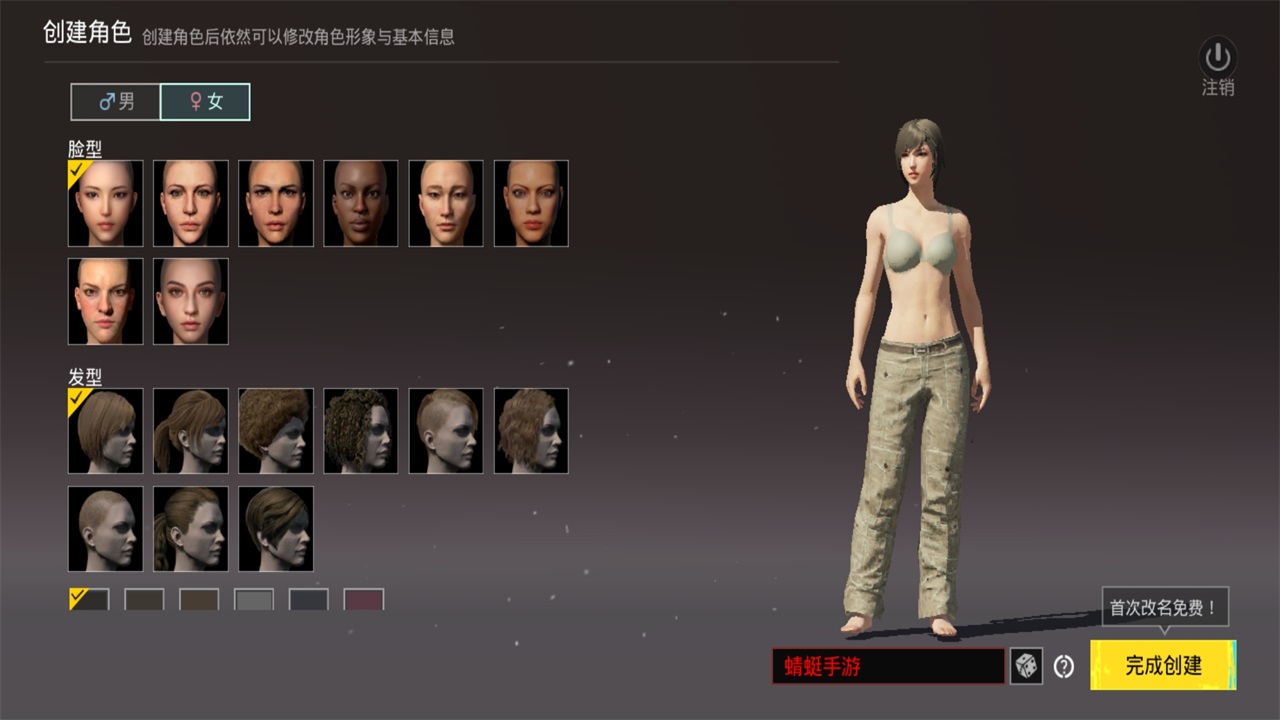The image size is (1280, 720).
Task: Select the angry red-cheeked face preset
Action: (106, 301)
